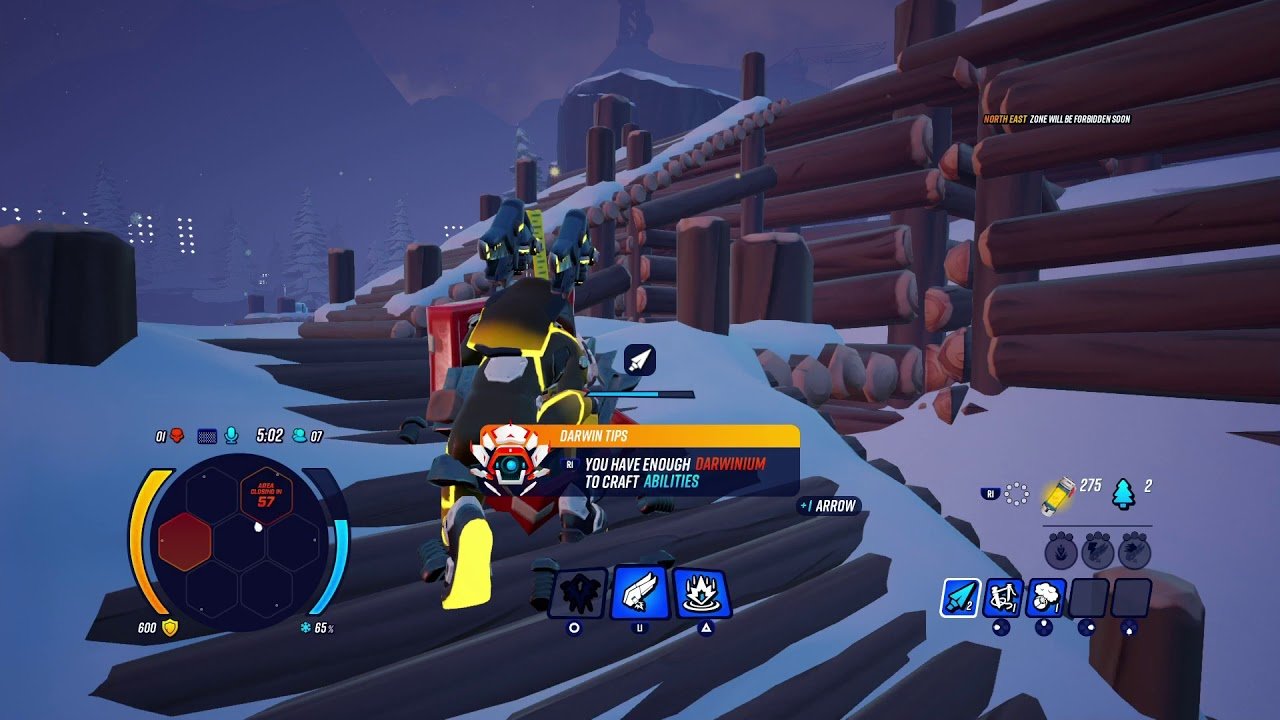Toggle the microphone voice chat icon
Viewport: 1280px width, 720px height.
(x=232, y=435)
